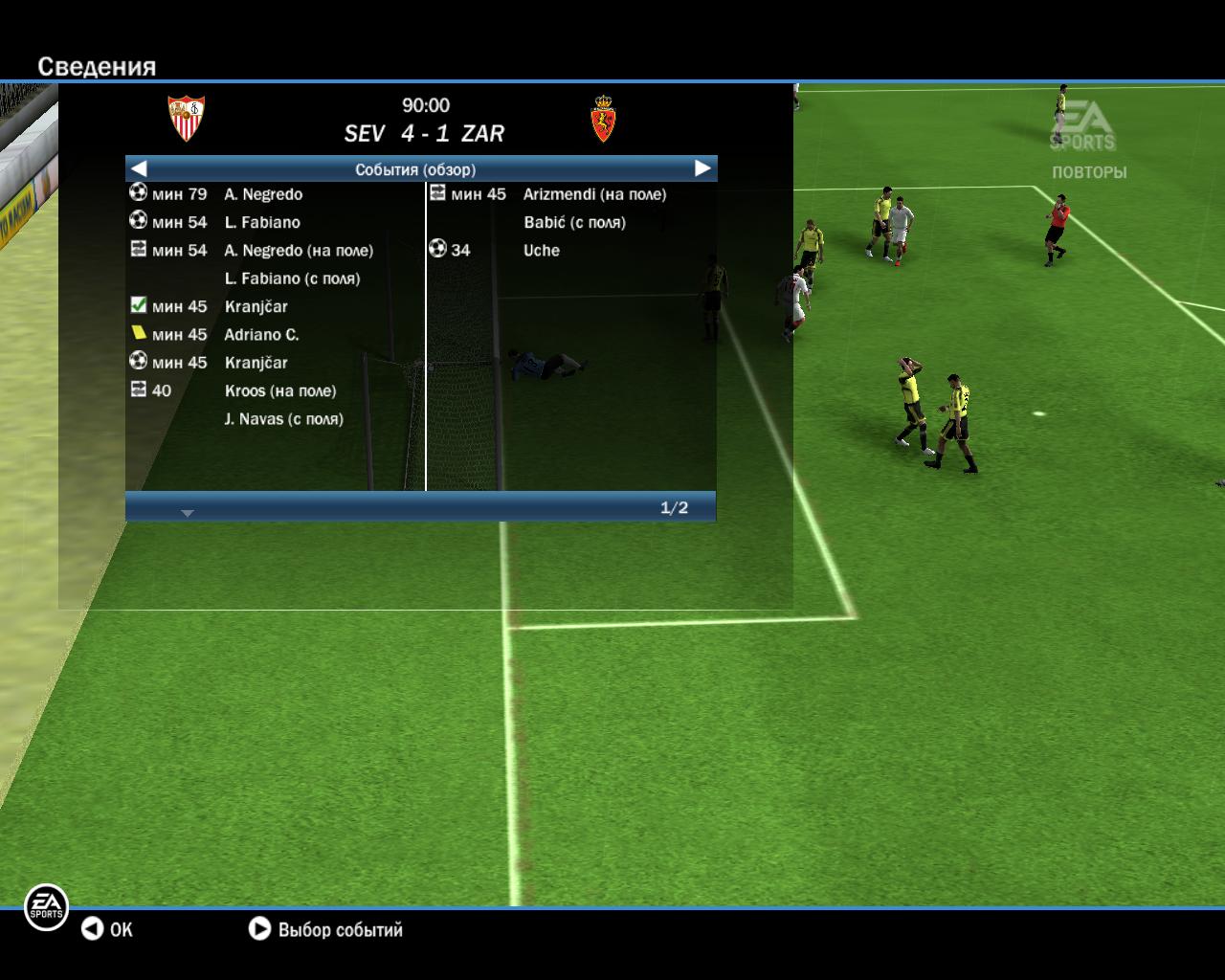The height and width of the screenshot is (980, 1225).
Task: Select L. Fabiano's minute 54 goal event
Action: coord(261,222)
